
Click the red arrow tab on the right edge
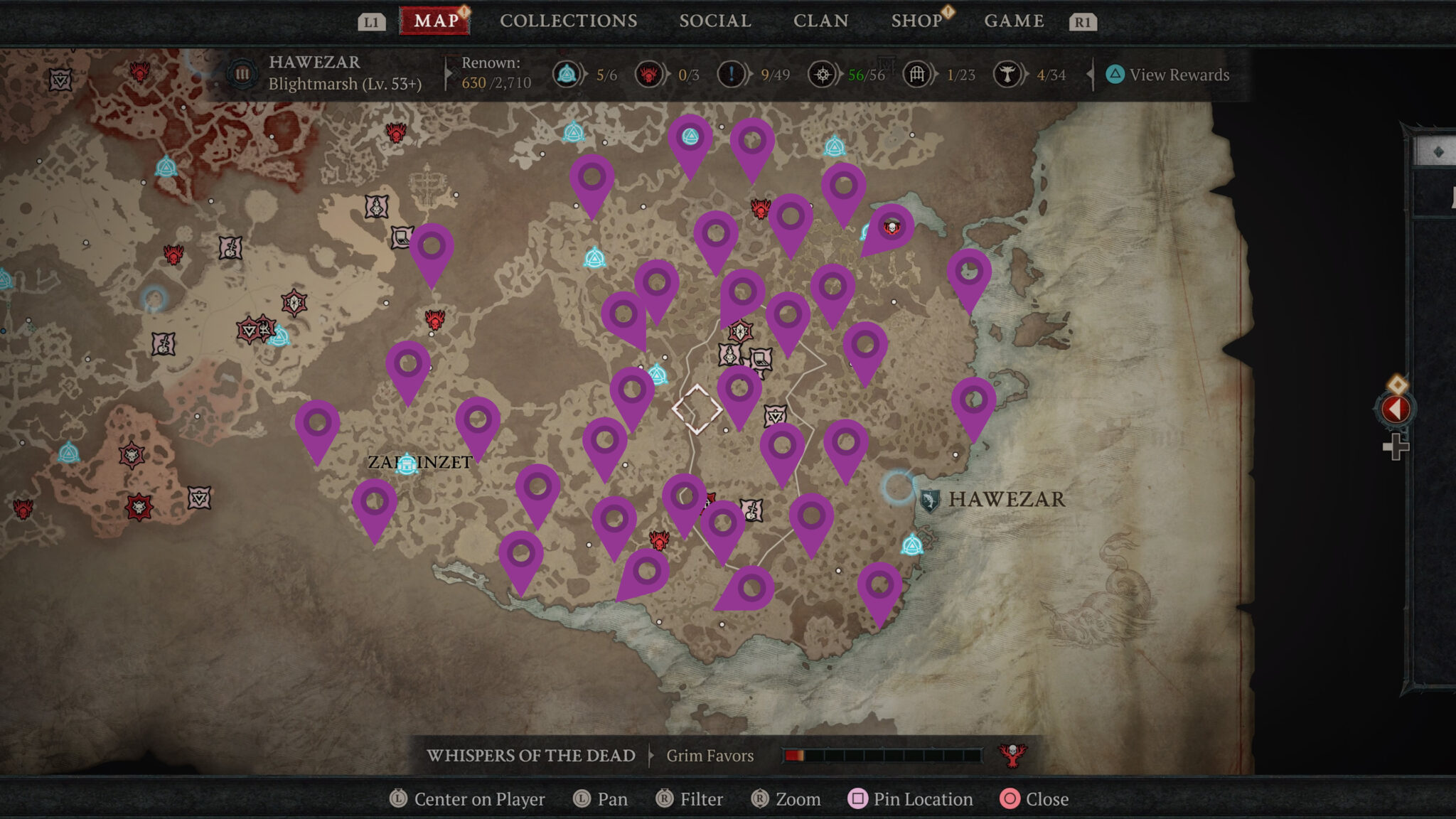click(x=1396, y=409)
